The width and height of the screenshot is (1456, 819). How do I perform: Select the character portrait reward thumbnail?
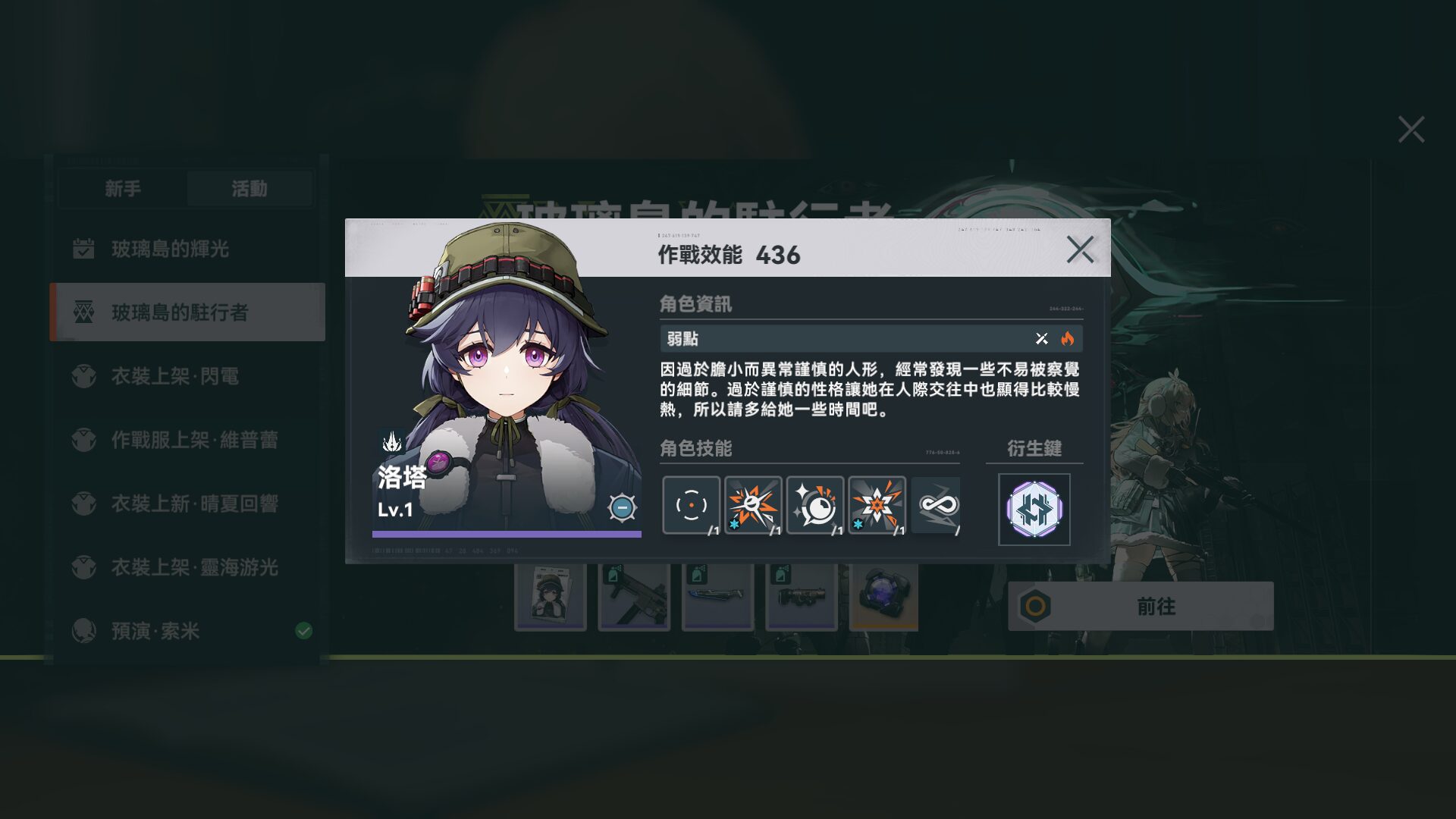[x=550, y=598]
